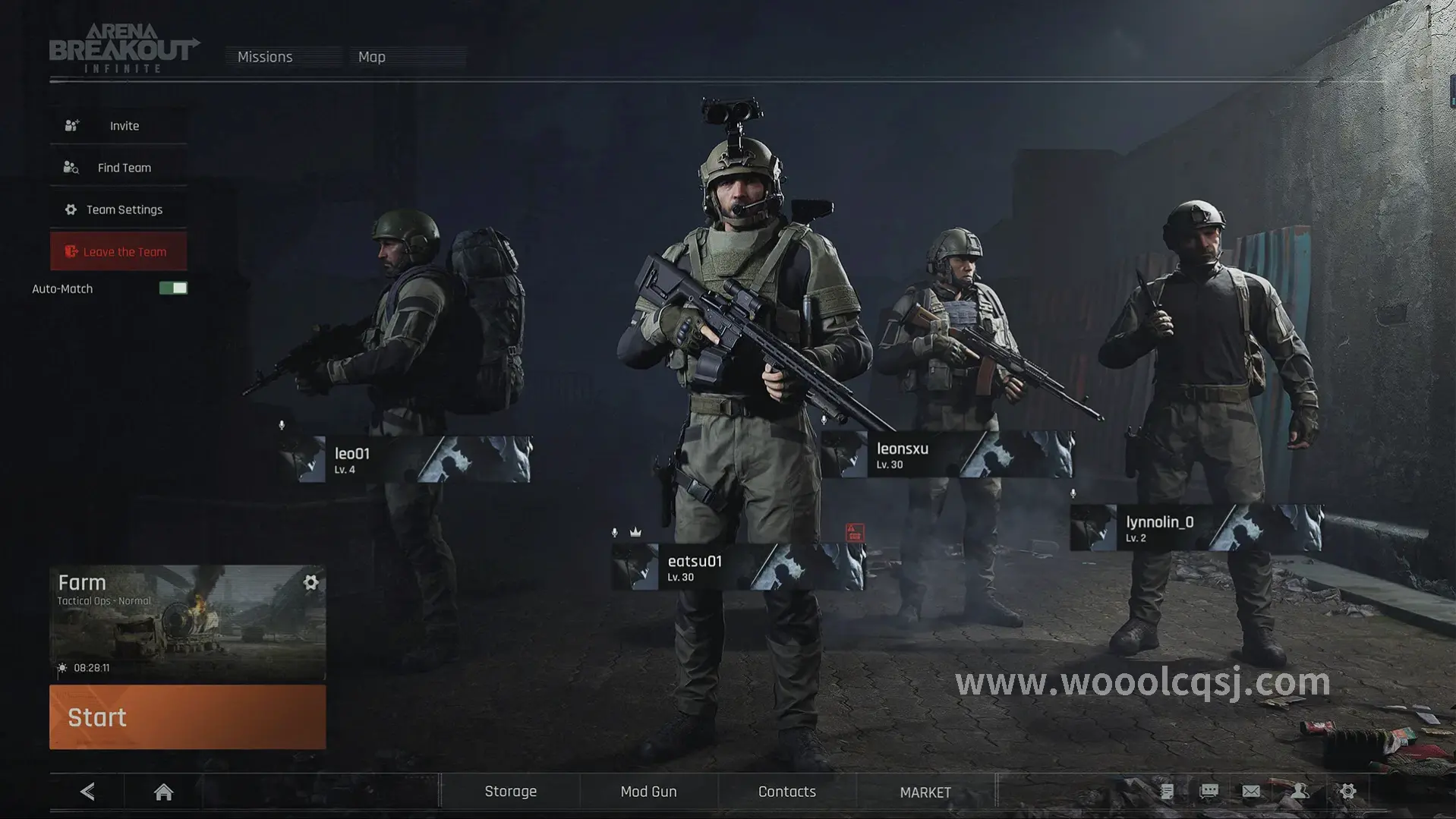
Task: Open the settings gear in bottom bar
Action: pyautogui.click(x=1347, y=792)
